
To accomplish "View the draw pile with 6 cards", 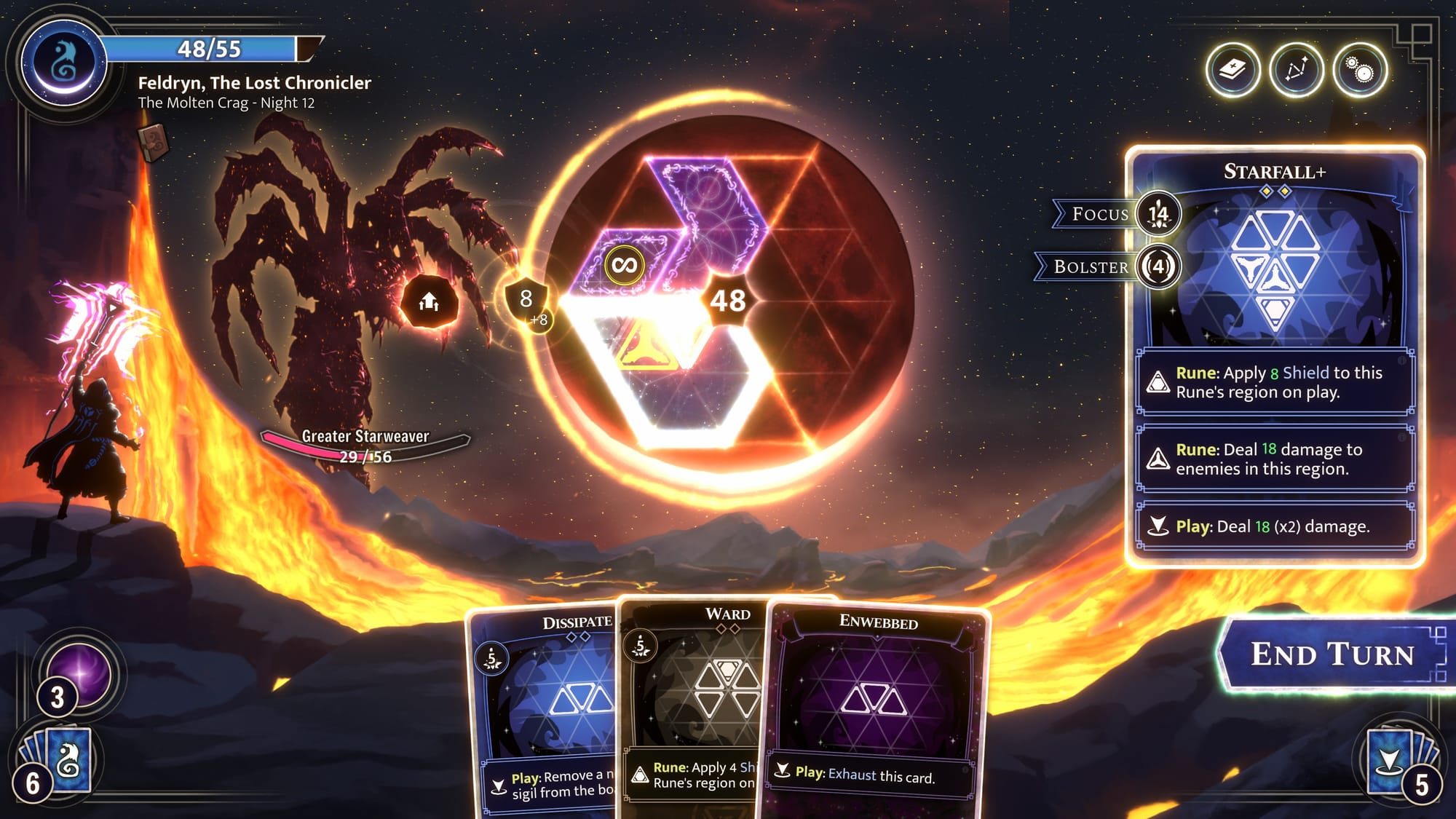I will pos(60,761).
